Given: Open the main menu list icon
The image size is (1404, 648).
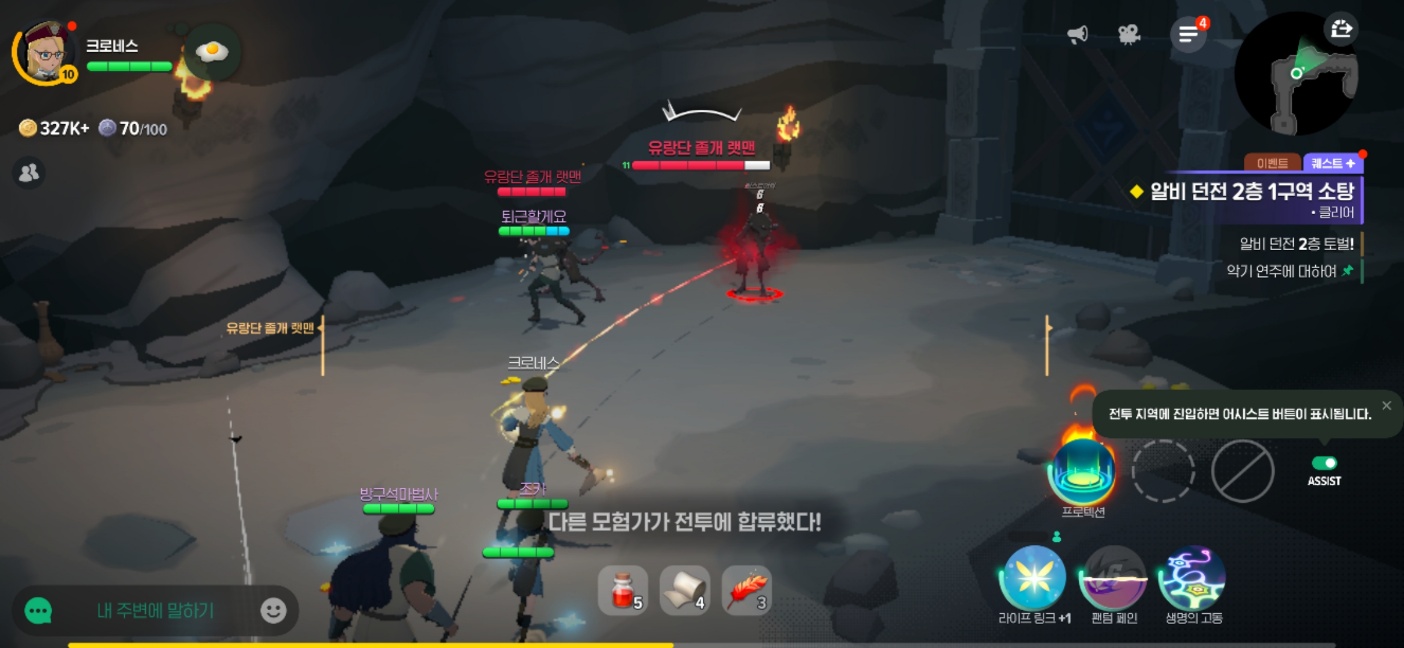Looking at the screenshot, I should pyautogui.click(x=1188, y=35).
